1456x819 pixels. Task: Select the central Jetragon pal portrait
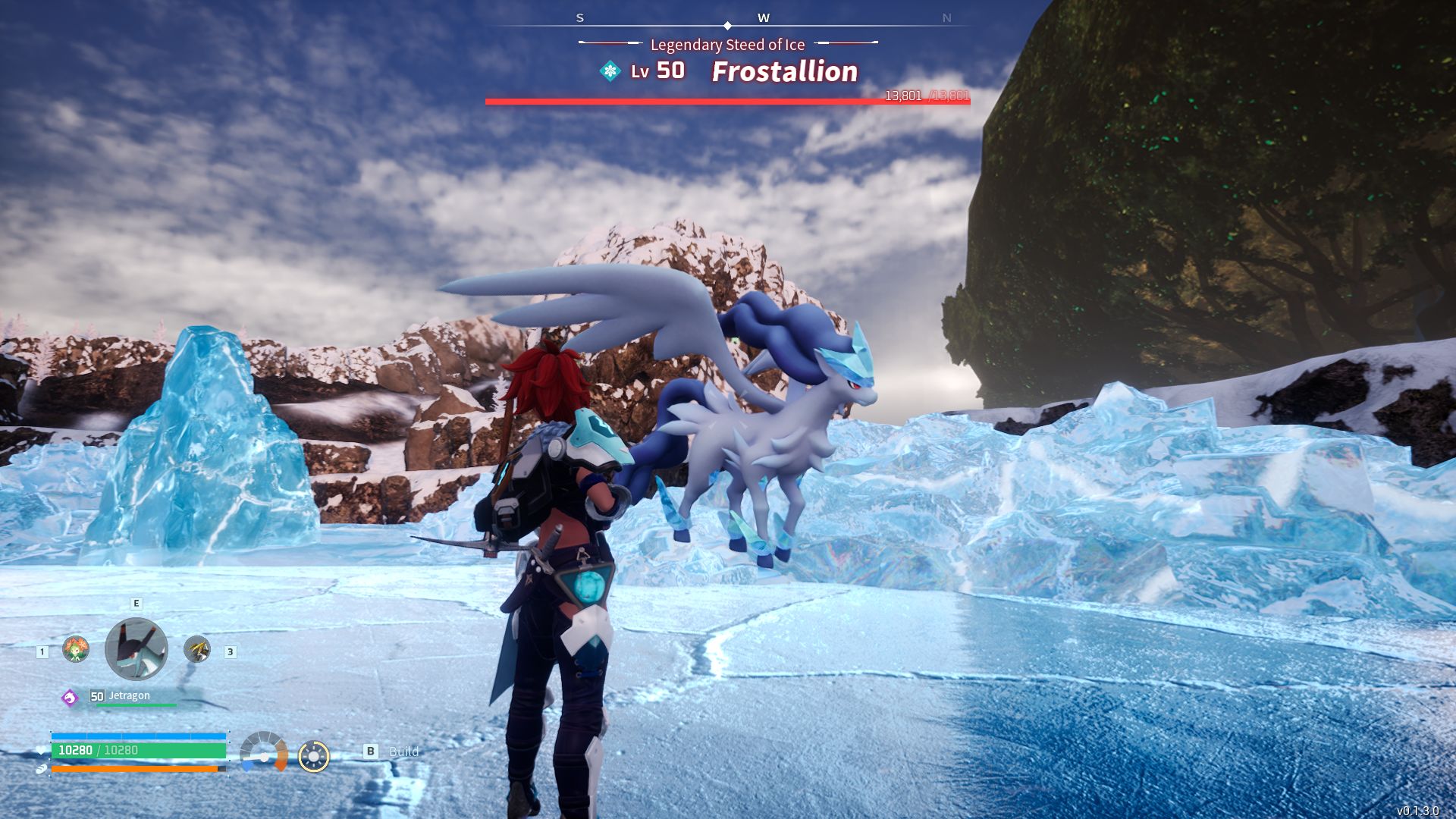point(136,649)
